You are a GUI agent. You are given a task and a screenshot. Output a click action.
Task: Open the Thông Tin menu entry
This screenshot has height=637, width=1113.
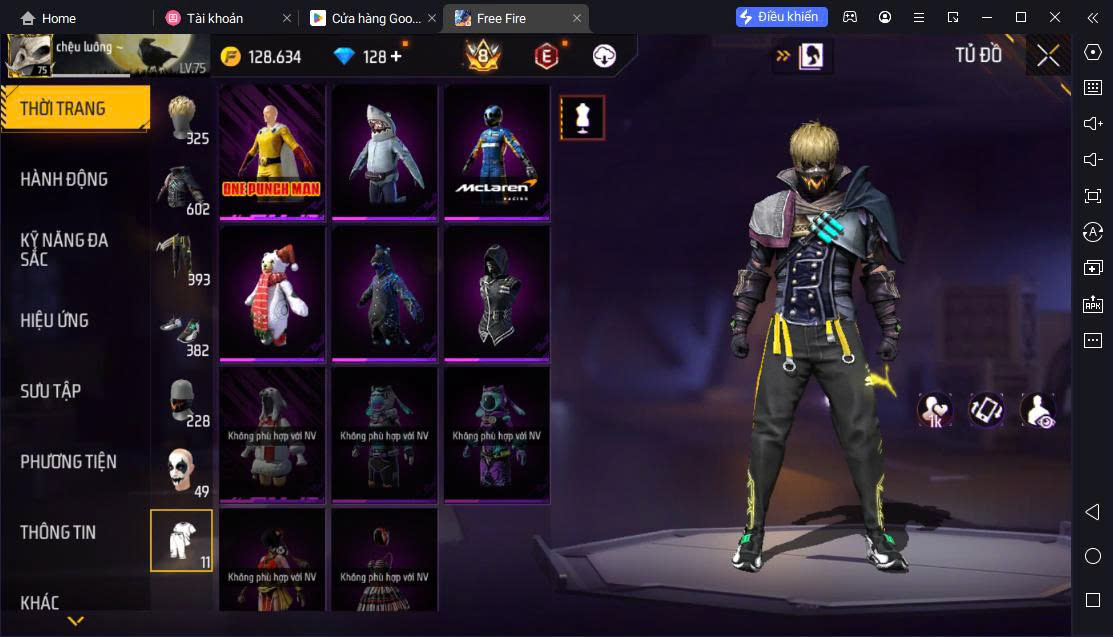[58, 532]
